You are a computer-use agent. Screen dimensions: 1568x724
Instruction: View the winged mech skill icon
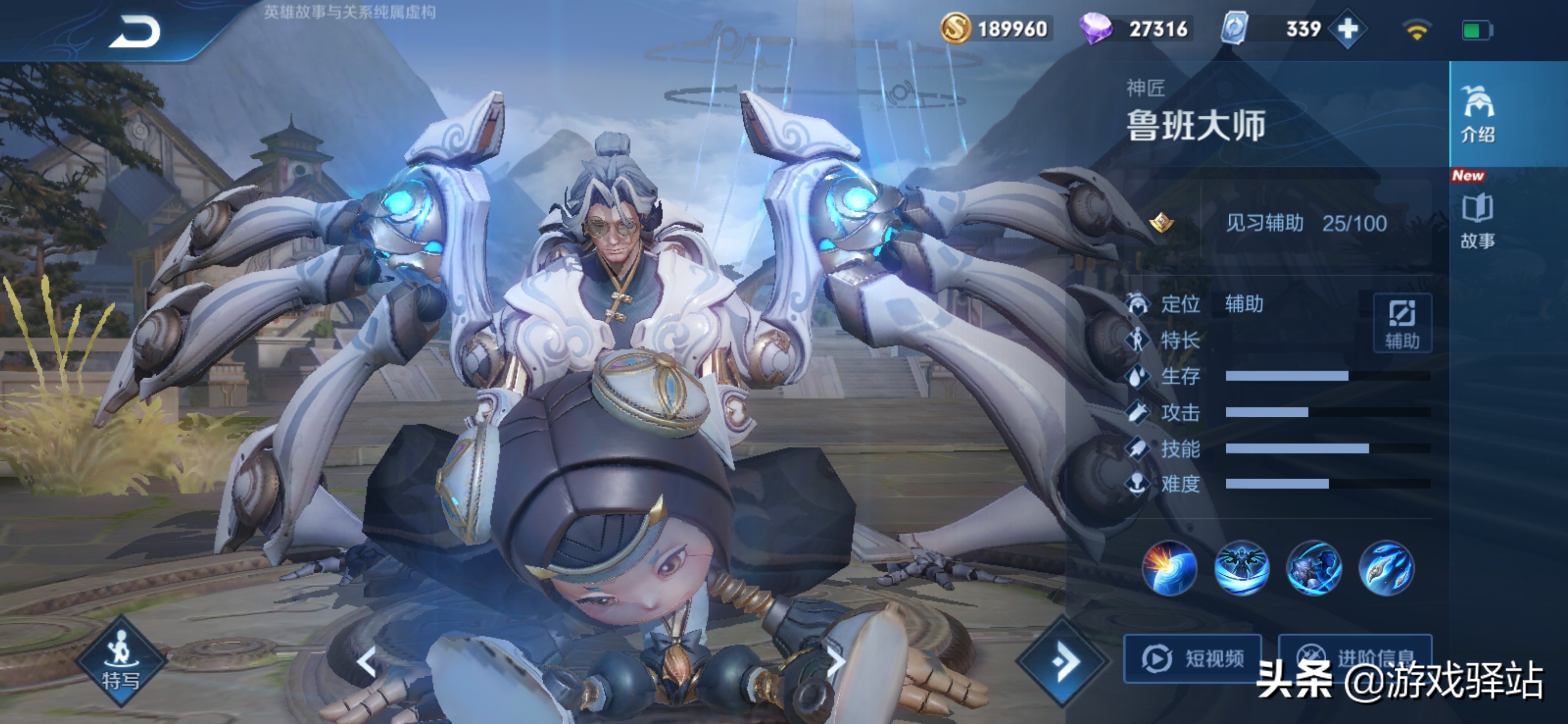click(x=1241, y=568)
